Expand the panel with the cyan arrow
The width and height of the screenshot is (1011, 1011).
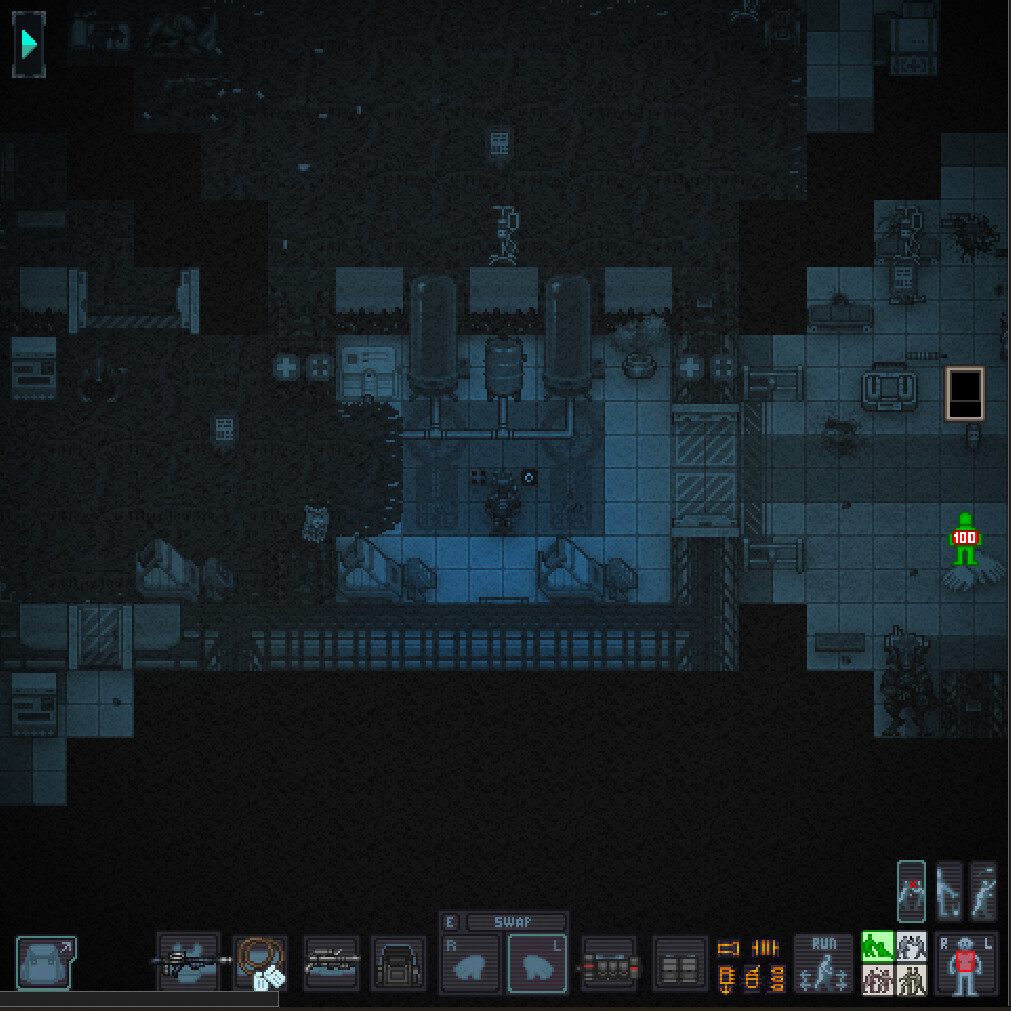(x=29, y=44)
